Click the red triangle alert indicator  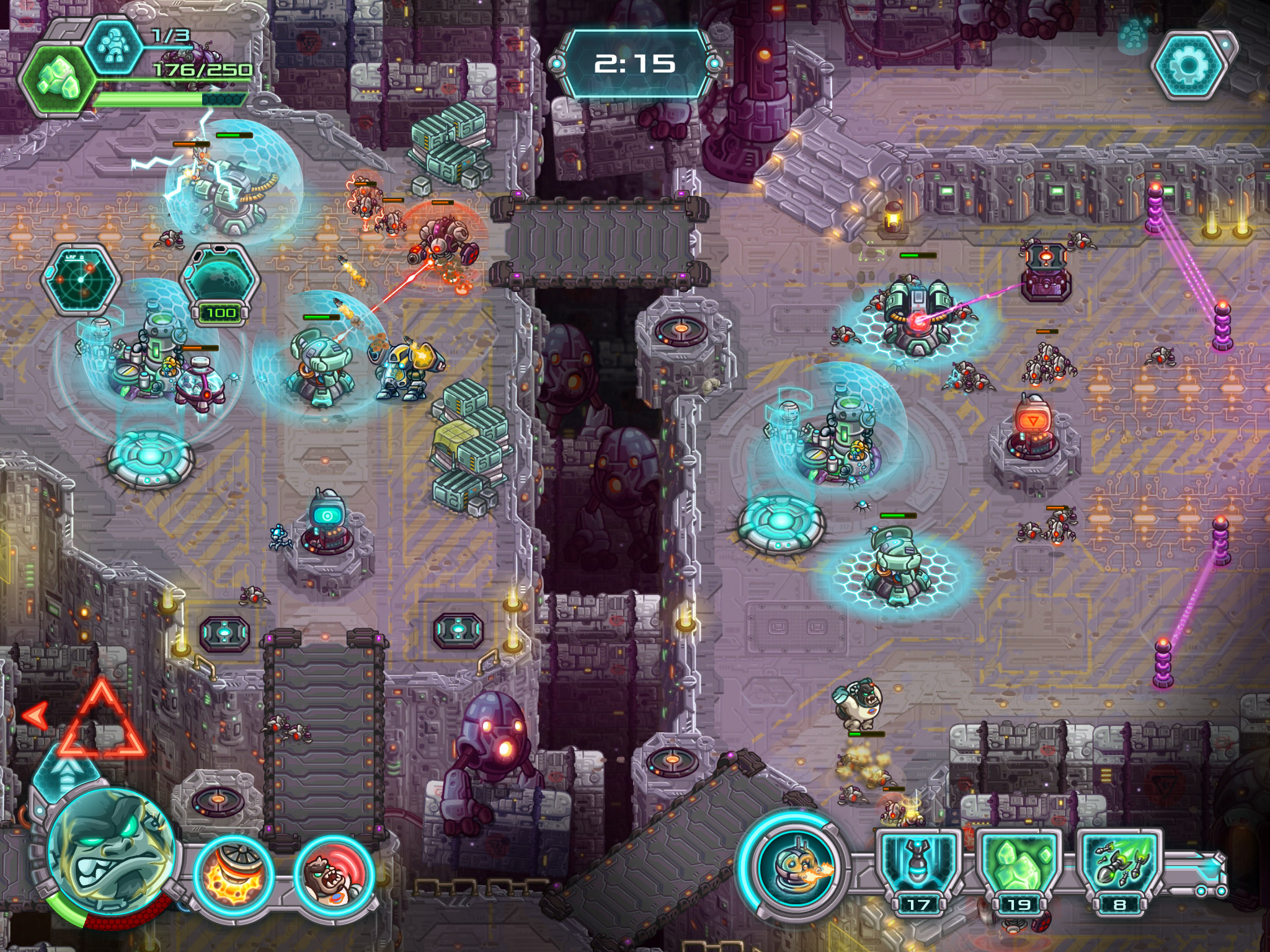102,723
